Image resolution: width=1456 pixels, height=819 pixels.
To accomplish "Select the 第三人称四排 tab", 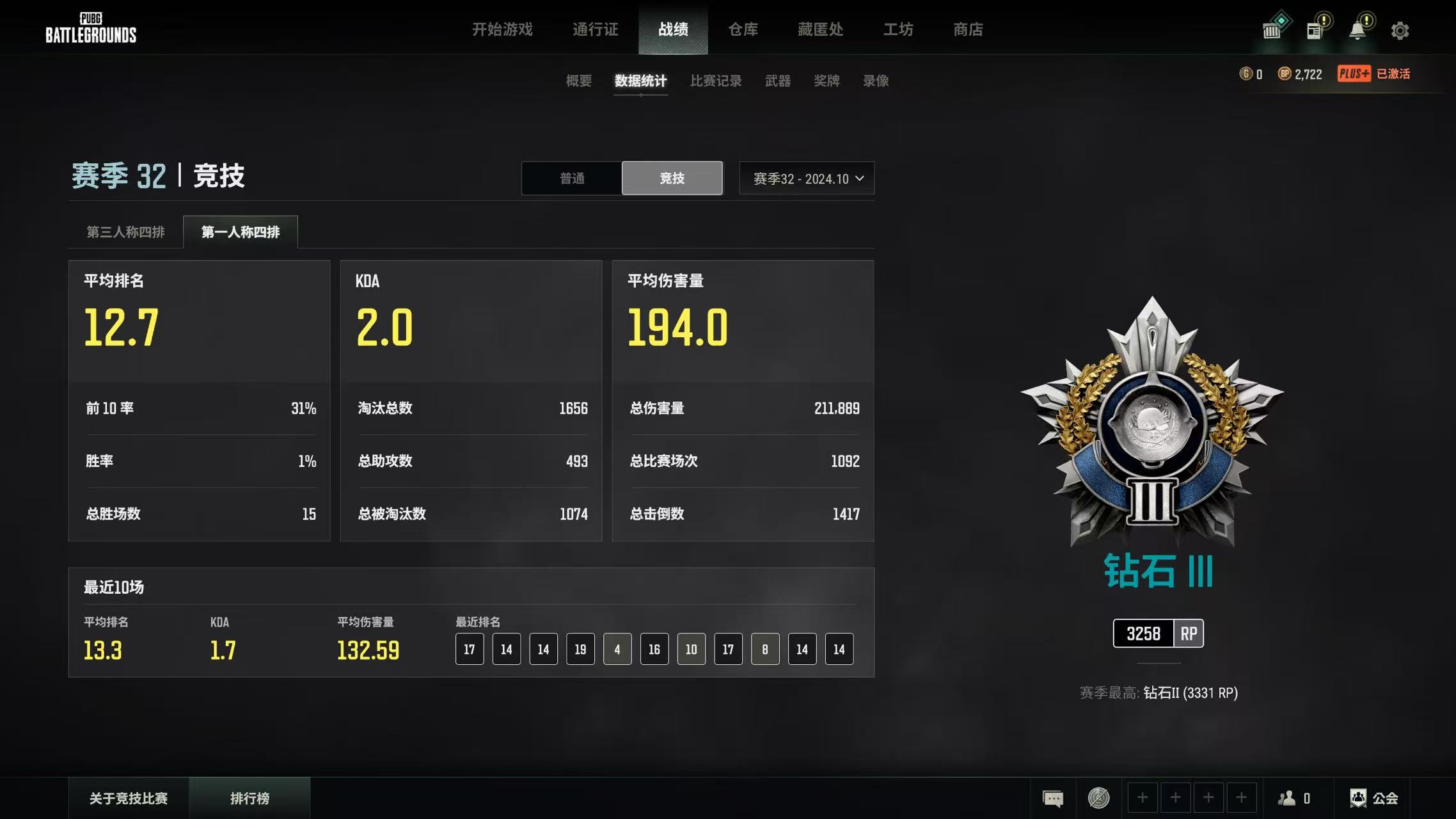I will click(x=125, y=232).
